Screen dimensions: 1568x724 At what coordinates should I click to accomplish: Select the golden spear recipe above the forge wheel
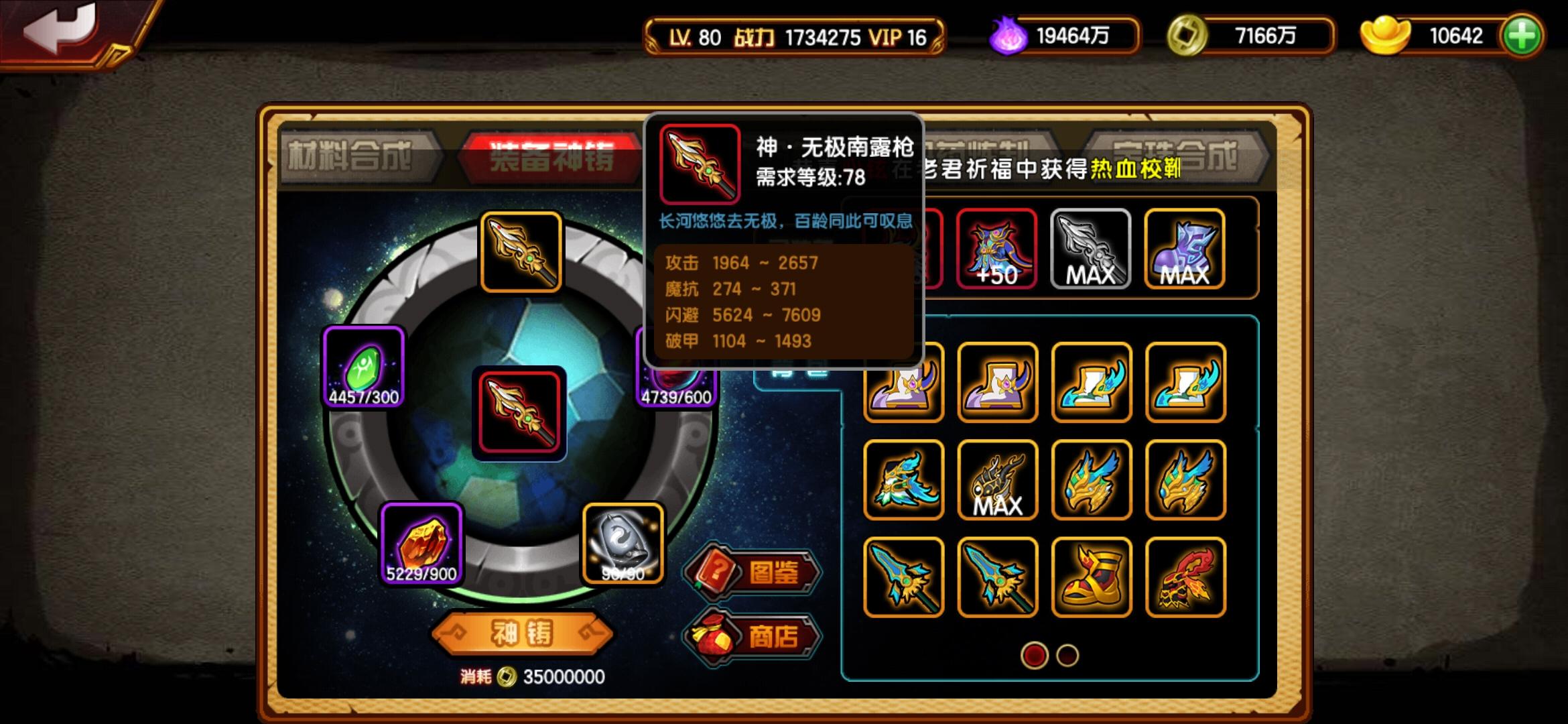click(x=521, y=251)
